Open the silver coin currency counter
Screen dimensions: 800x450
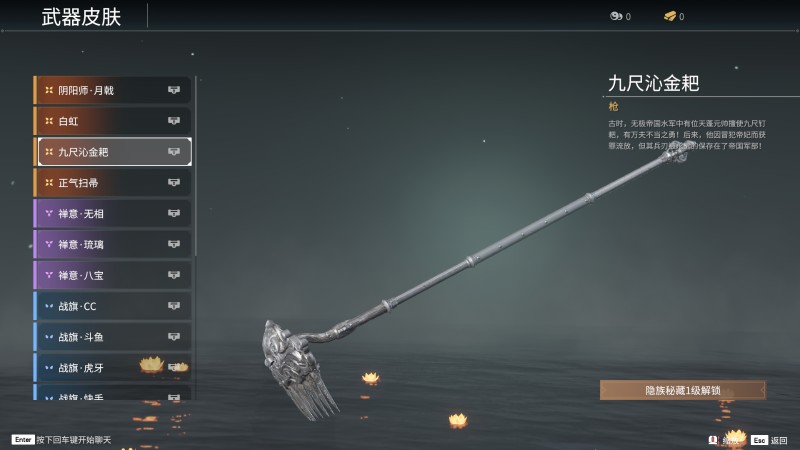[619, 16]
